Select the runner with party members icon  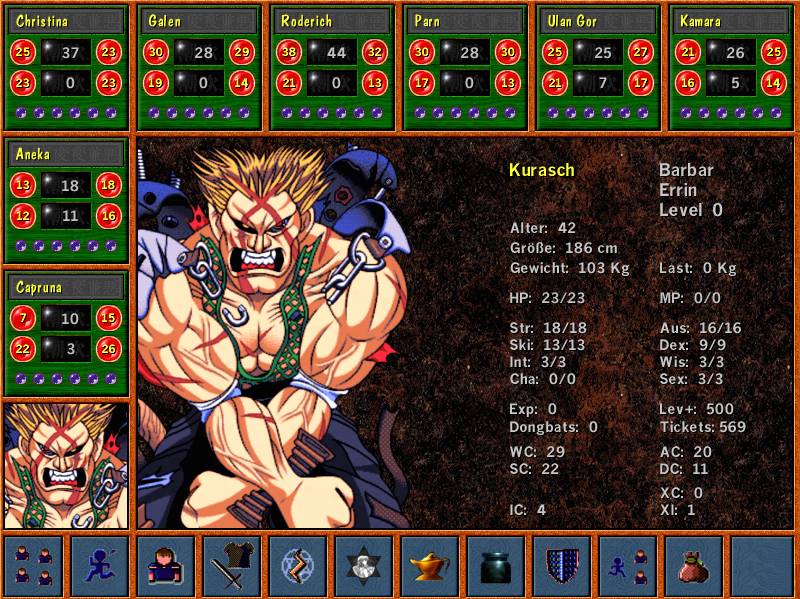[628, 566]
